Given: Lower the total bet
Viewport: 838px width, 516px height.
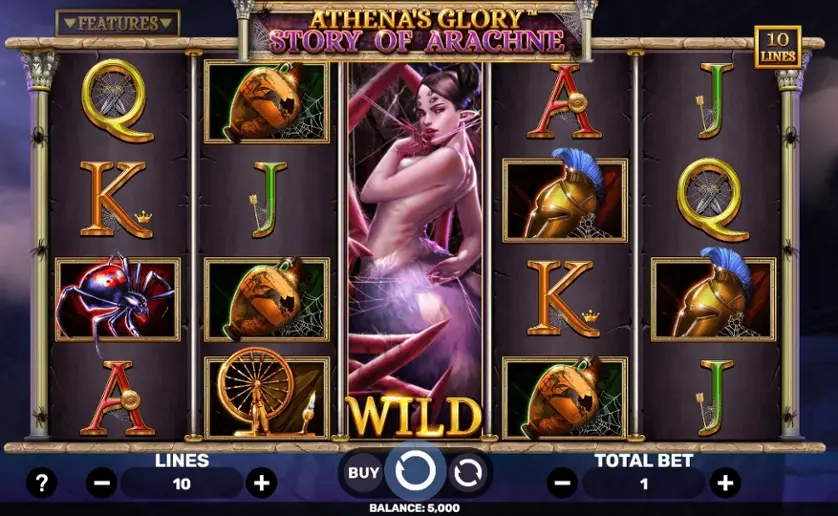Looking at the screenshot, I should [563, 484].
